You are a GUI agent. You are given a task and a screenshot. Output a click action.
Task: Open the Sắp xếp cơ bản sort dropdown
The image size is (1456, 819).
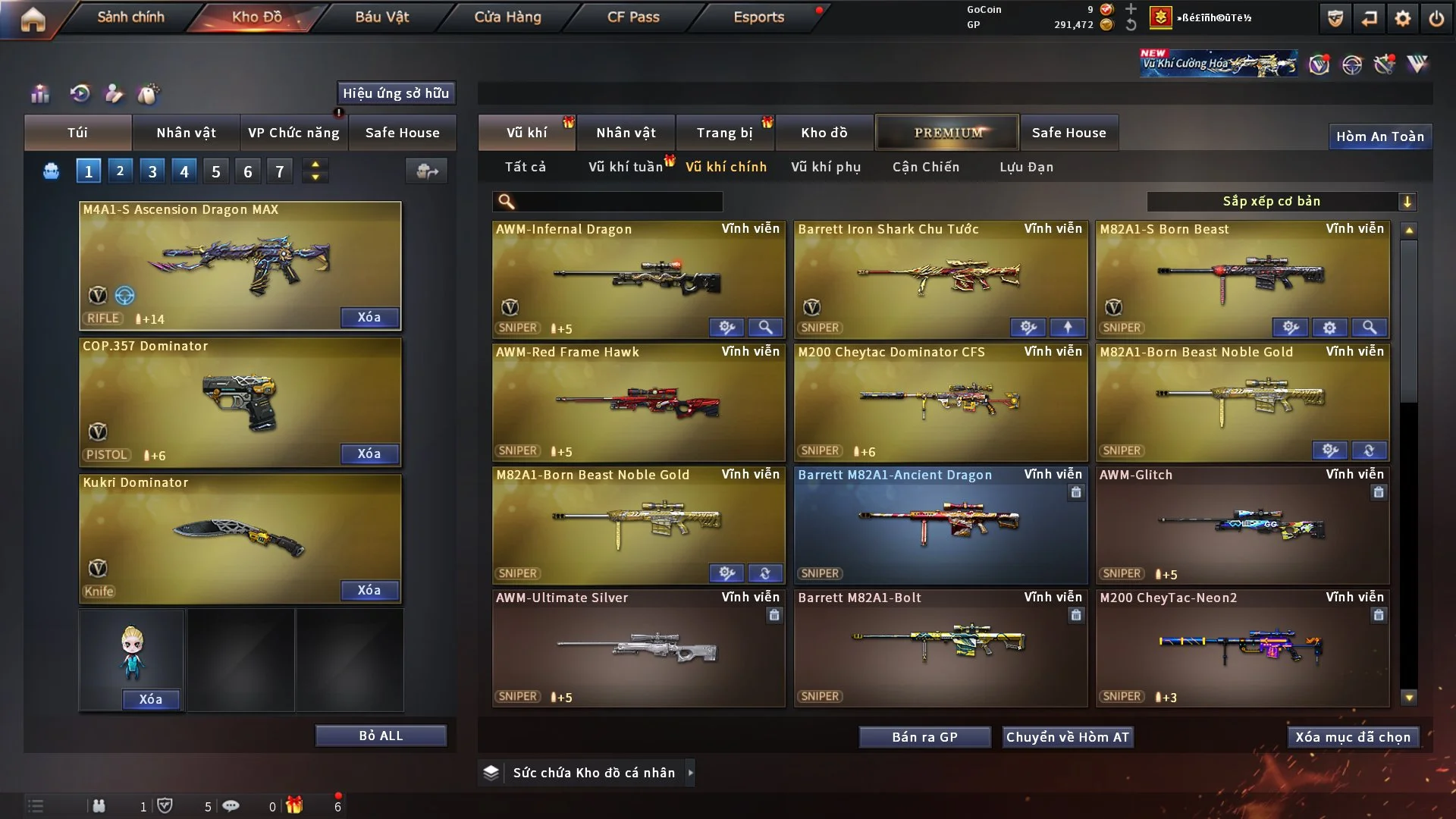coord(1282,201)
